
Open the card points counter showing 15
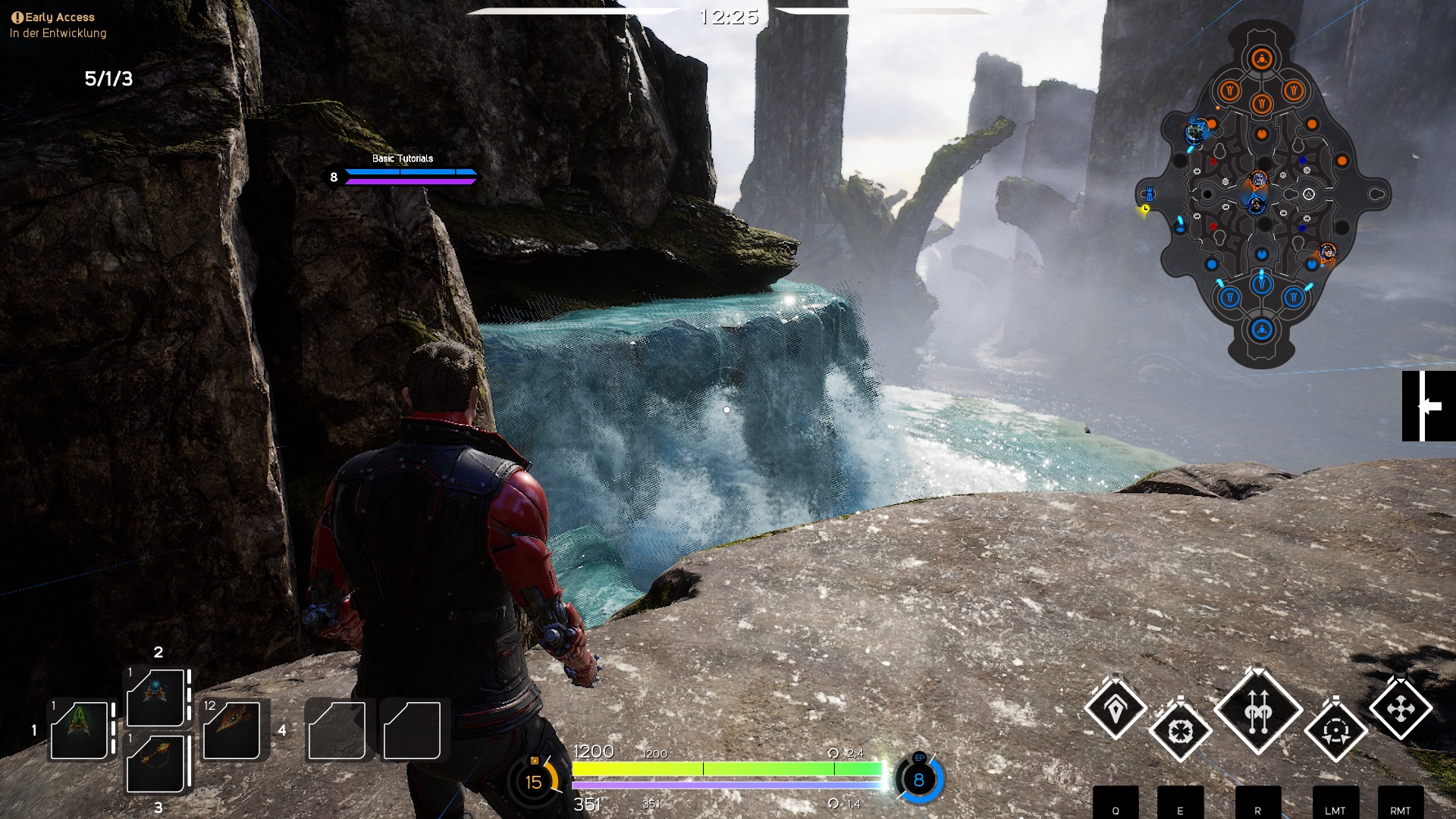click(534, 781)
